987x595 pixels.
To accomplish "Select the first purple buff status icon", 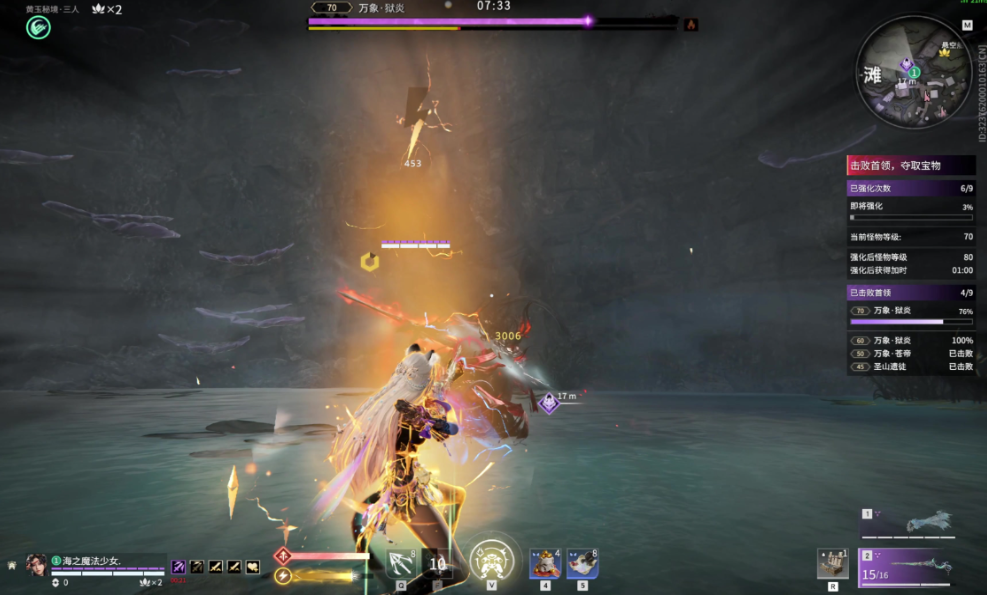I will tap(179, 566).
